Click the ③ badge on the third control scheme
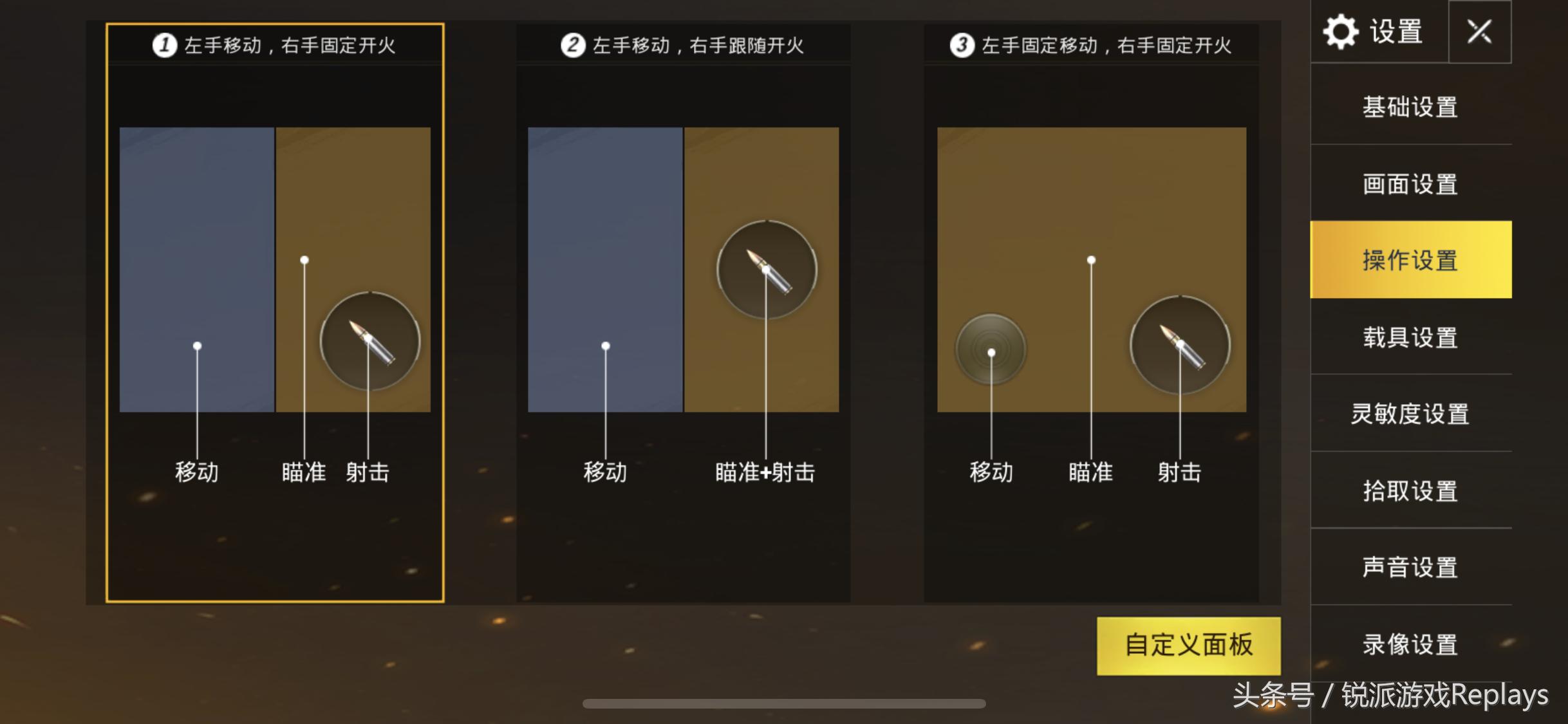 coord(962,46)
